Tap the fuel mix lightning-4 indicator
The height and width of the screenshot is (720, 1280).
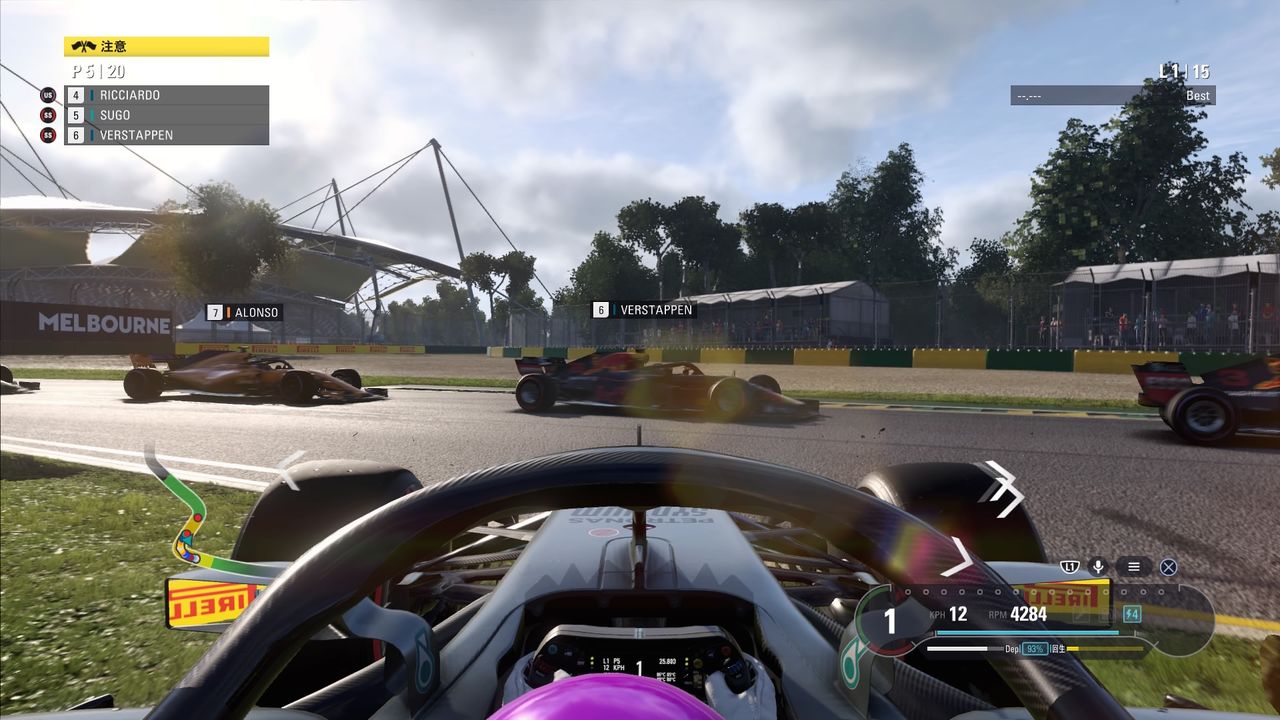click(x=1131, y=613)
